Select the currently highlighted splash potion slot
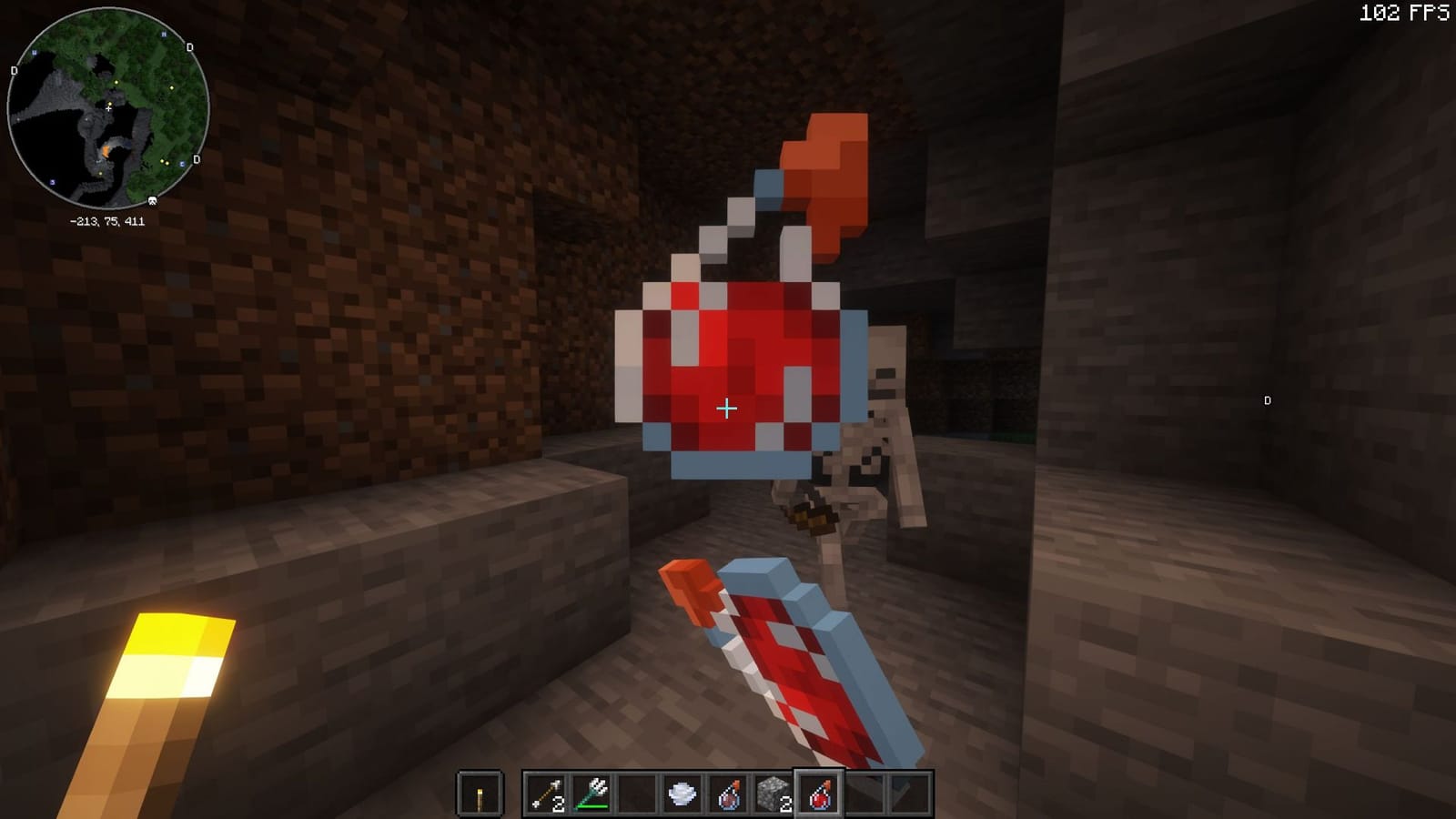This screenshot has width=1456, height=819. [820, 792]
